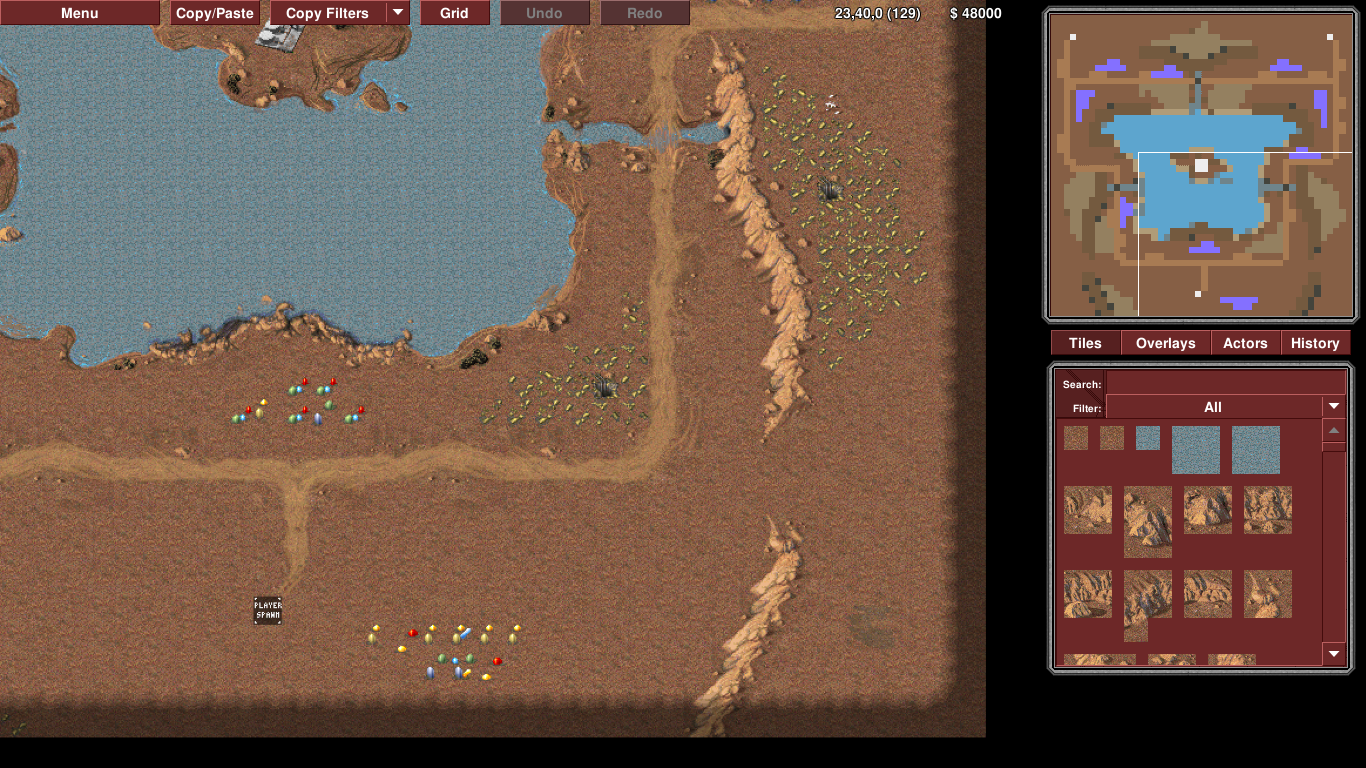
Task: Switch to the Tiles tab
Action: pos(1085,343)
